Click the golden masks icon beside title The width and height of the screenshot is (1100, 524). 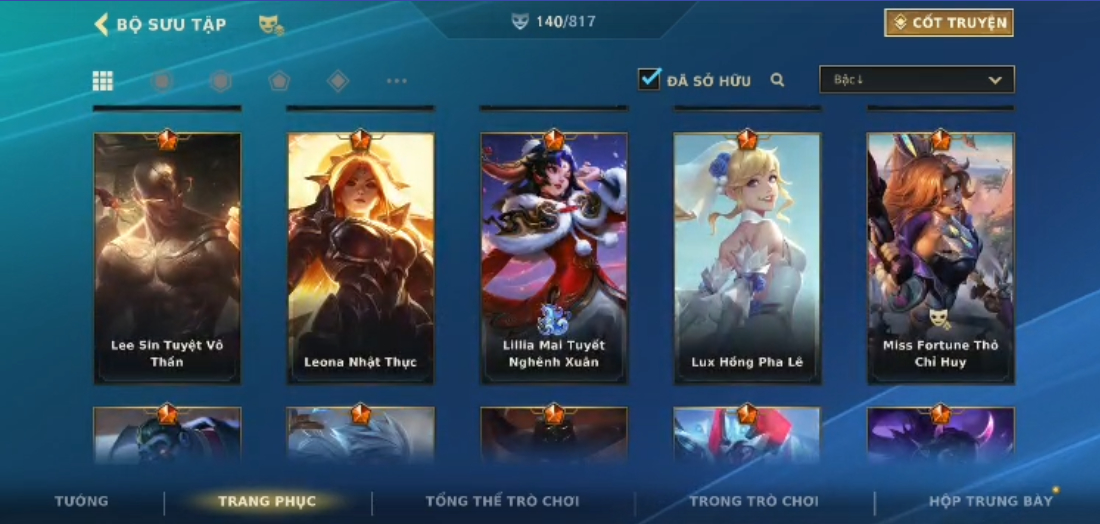270,24
